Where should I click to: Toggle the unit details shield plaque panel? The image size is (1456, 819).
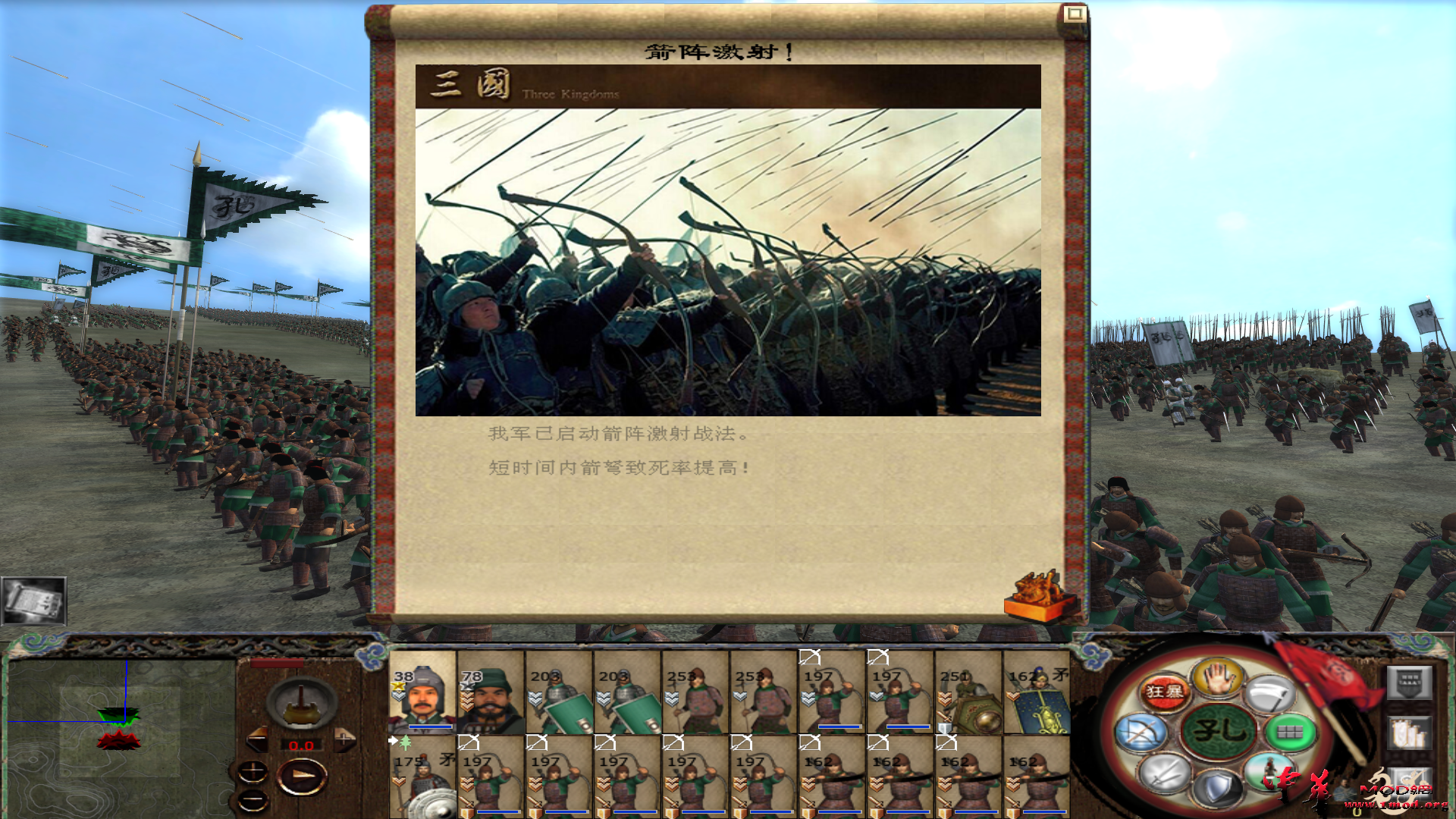1408,682
